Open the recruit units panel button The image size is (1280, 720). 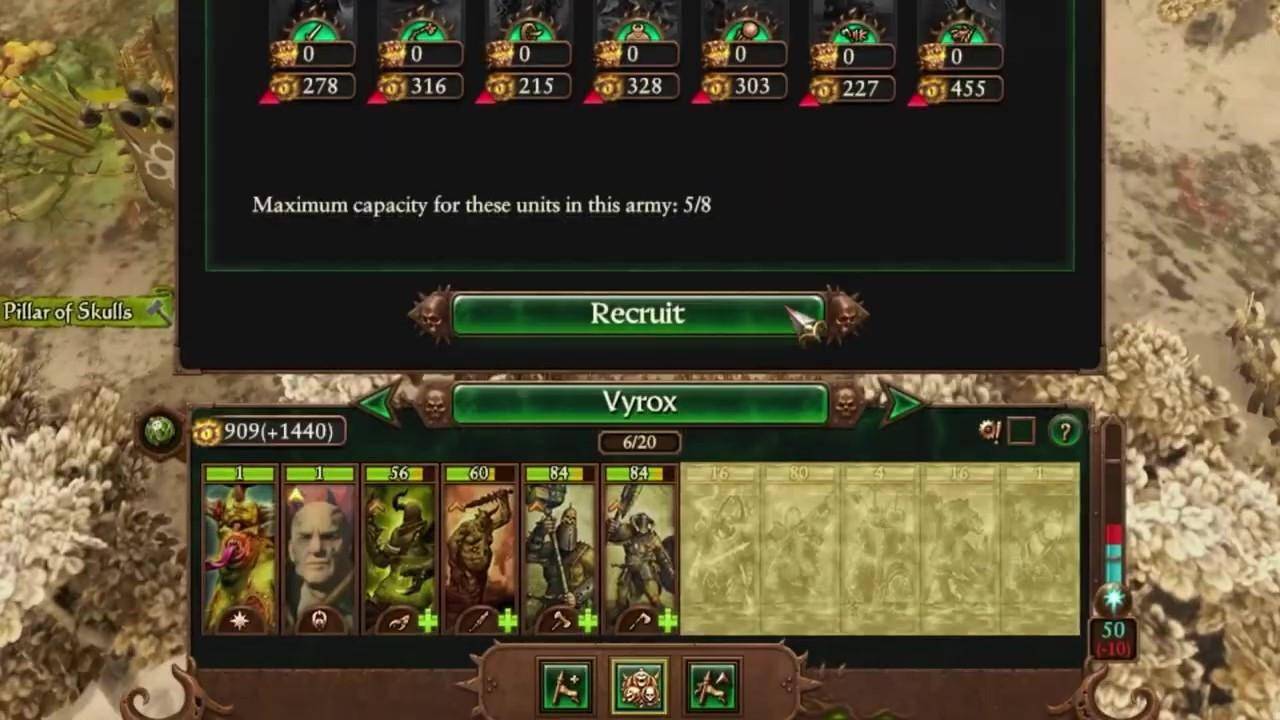point(564,687)
